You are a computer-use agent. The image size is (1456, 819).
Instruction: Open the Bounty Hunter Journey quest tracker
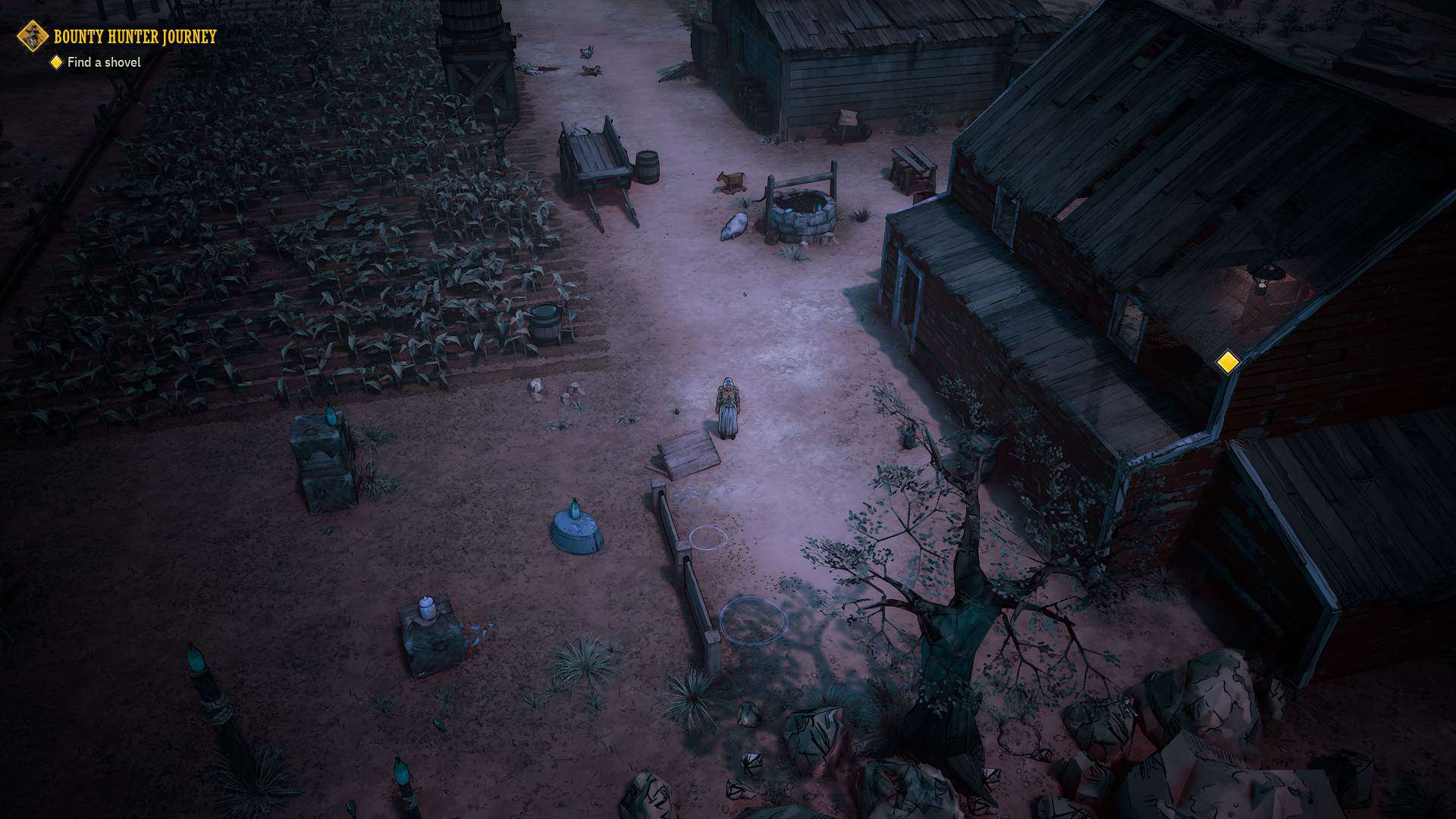point(134,36)
